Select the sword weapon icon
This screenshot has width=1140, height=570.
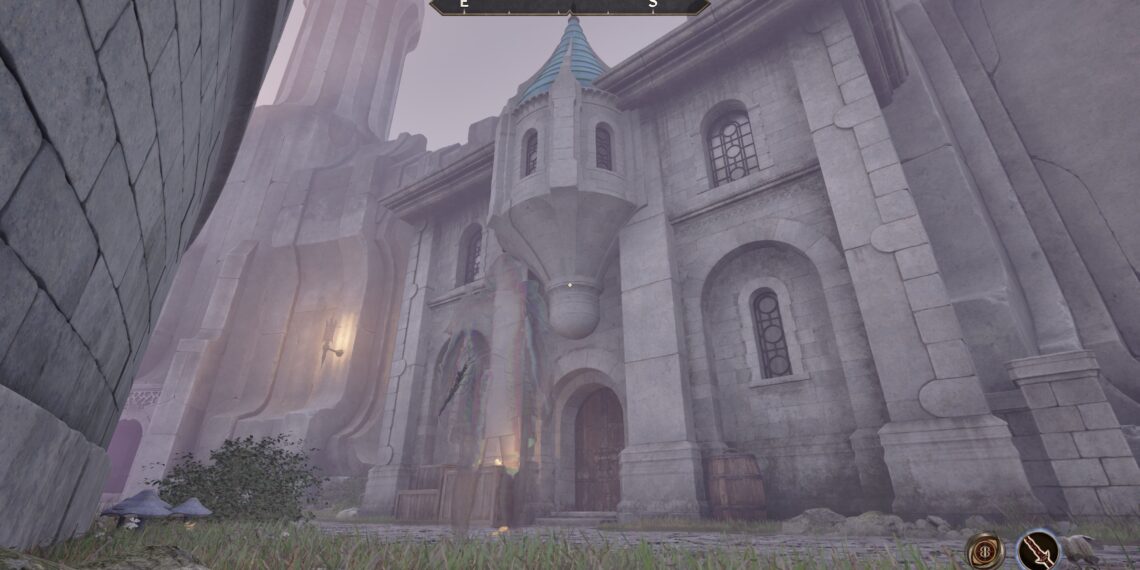click(1037, 549)
